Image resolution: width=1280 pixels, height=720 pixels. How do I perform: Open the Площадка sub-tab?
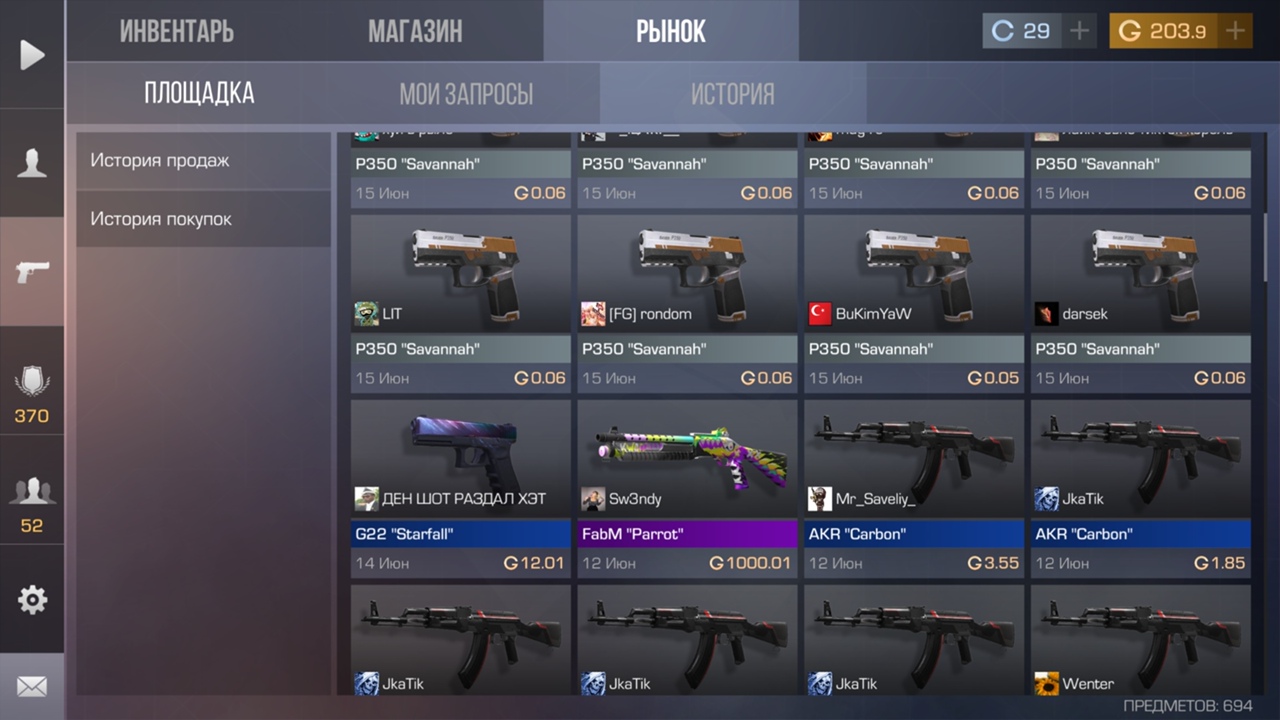tap(199, 94)
